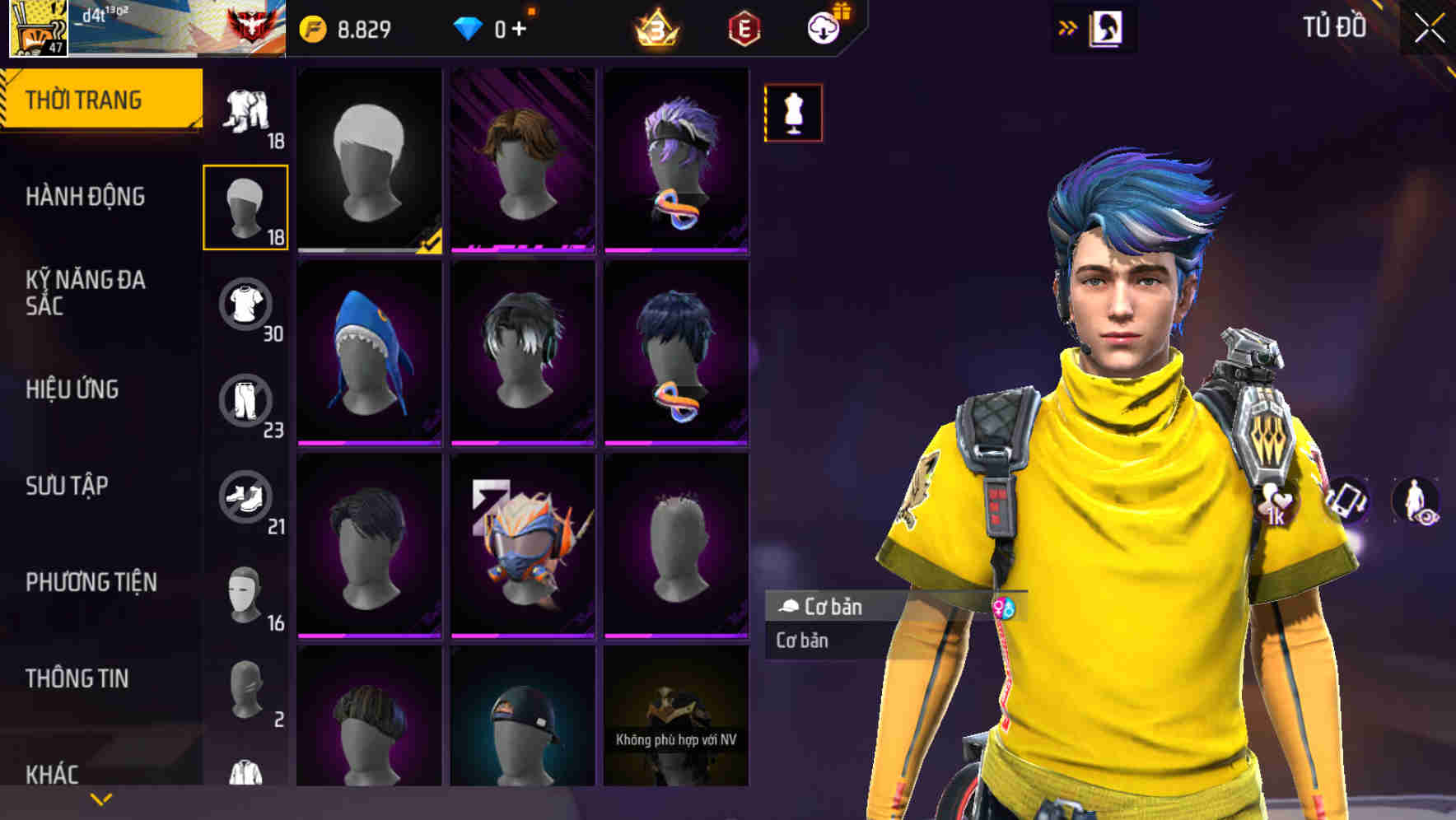Click the gold coin balance icon
This screenshot has height=820, width=1456.
coord(313,27)
